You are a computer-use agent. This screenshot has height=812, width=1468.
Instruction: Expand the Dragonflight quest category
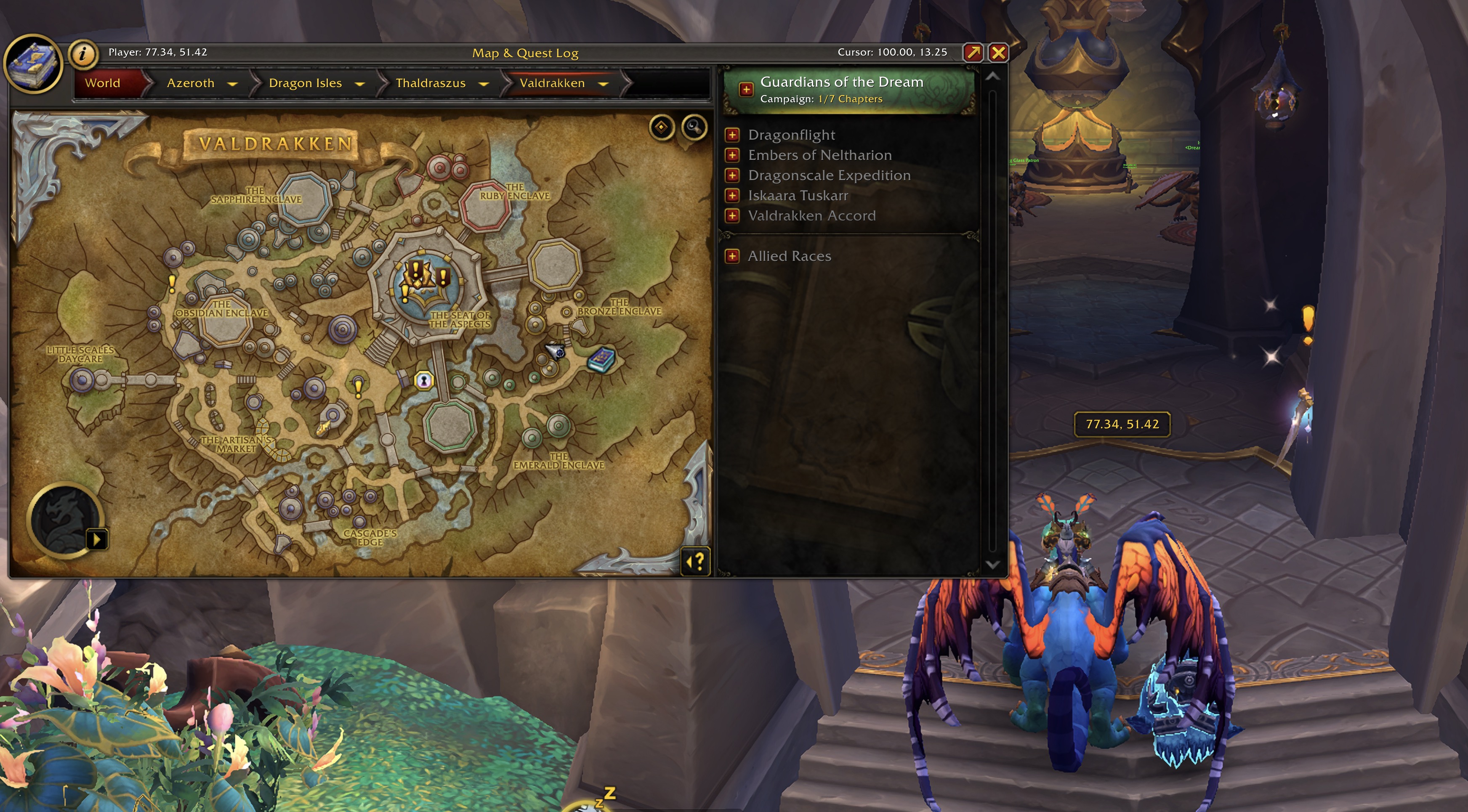click(732, 135)
